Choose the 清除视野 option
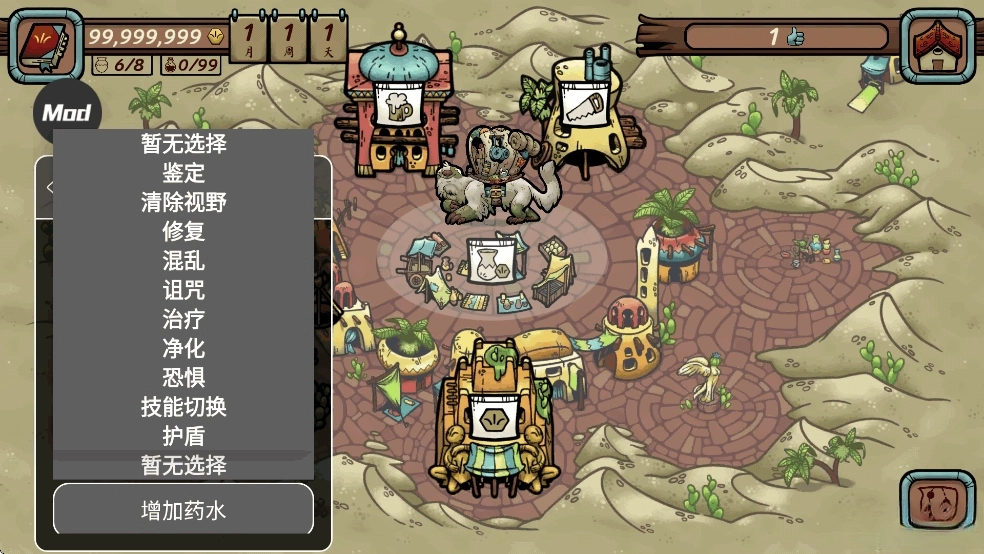The height and width of the screenshot is (554, 984). 183,203
